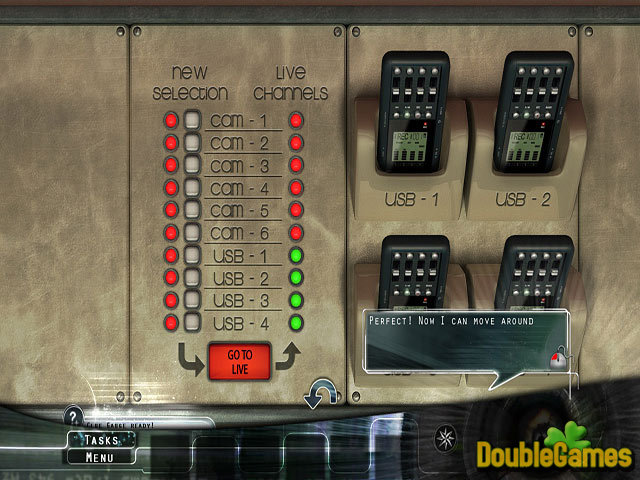
Task: Open the game Menu
Action: [x=99, y=458]
